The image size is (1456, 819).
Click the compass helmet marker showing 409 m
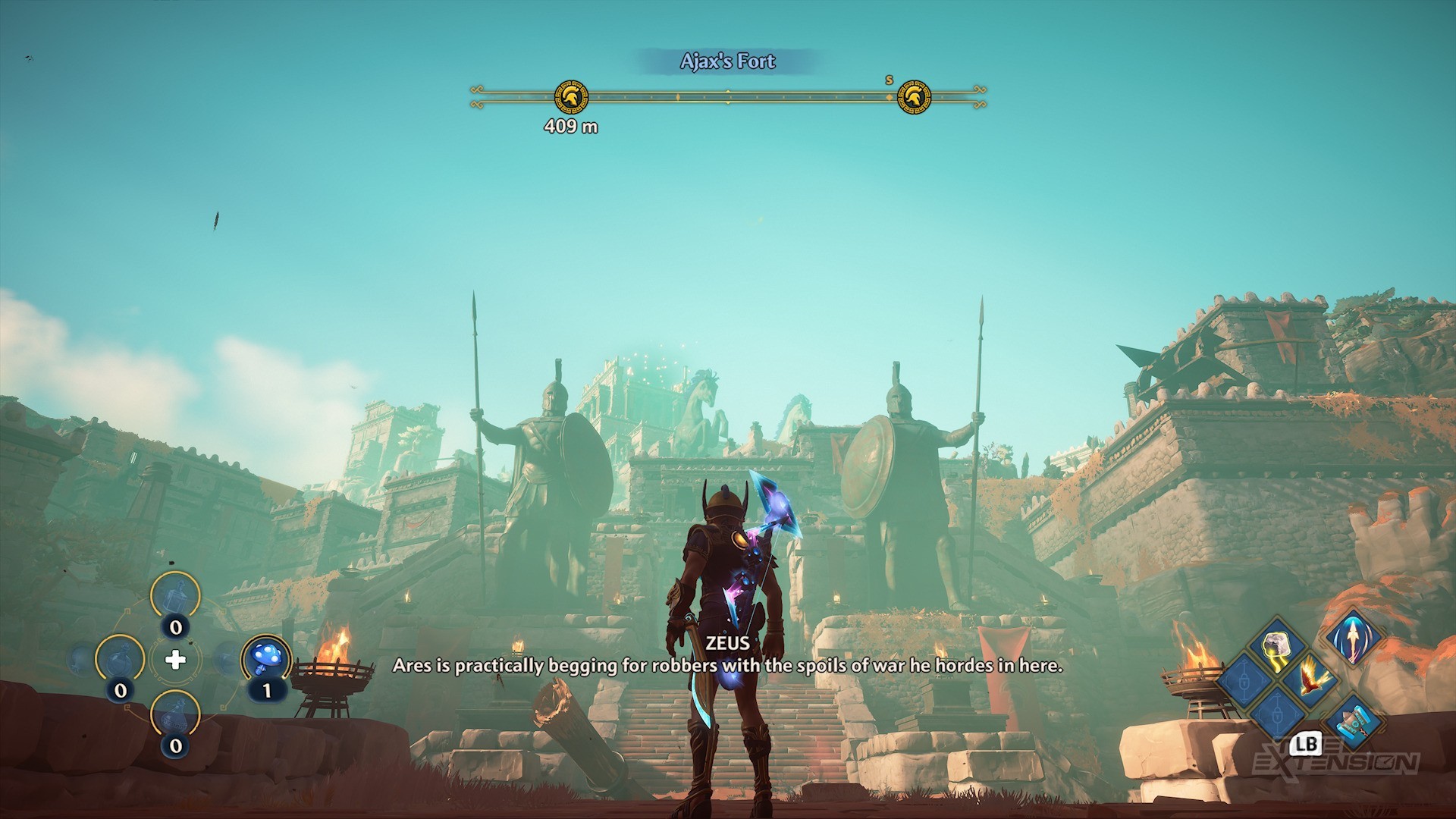point(571,97)
